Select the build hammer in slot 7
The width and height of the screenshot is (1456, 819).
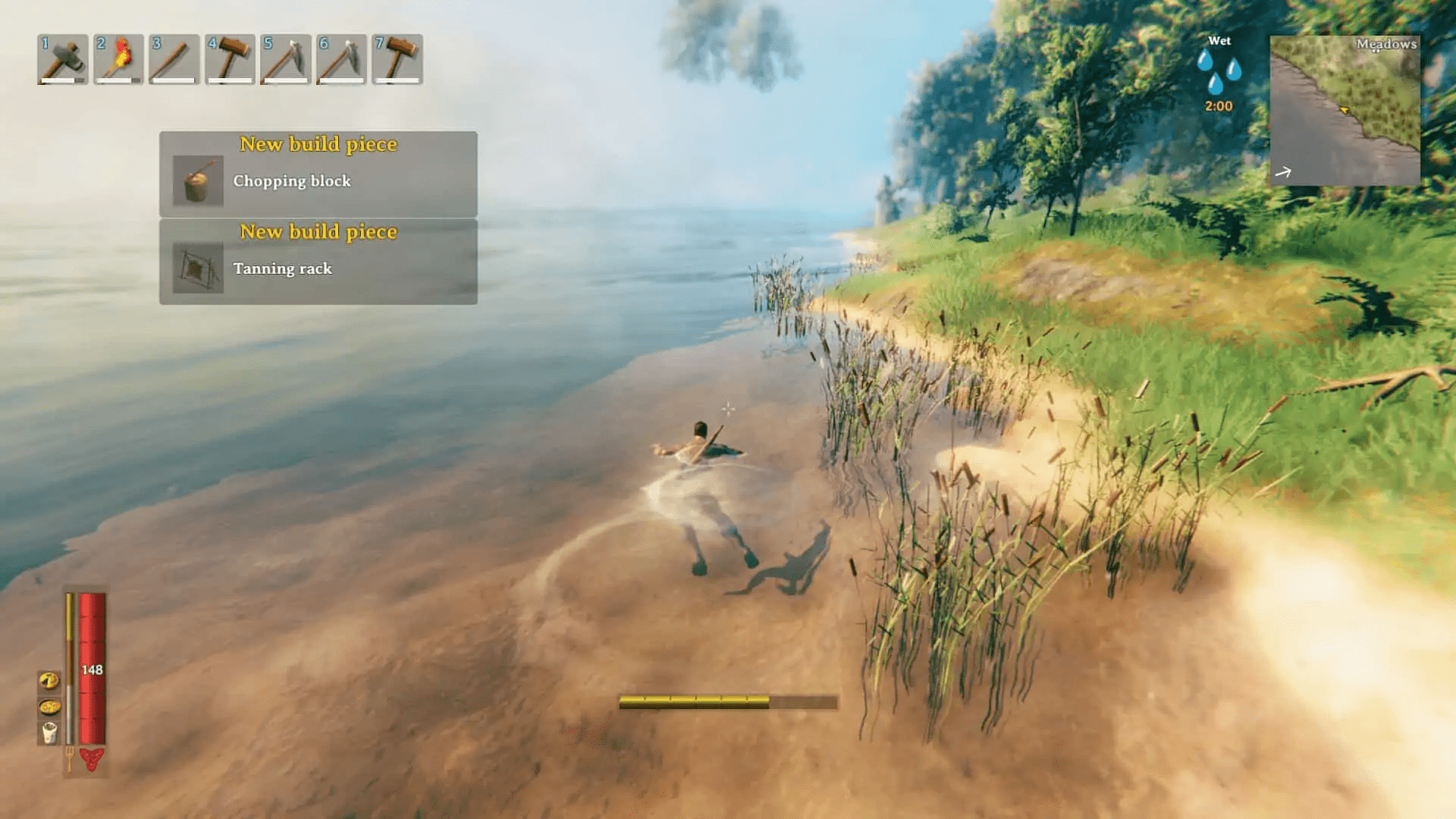396,59
